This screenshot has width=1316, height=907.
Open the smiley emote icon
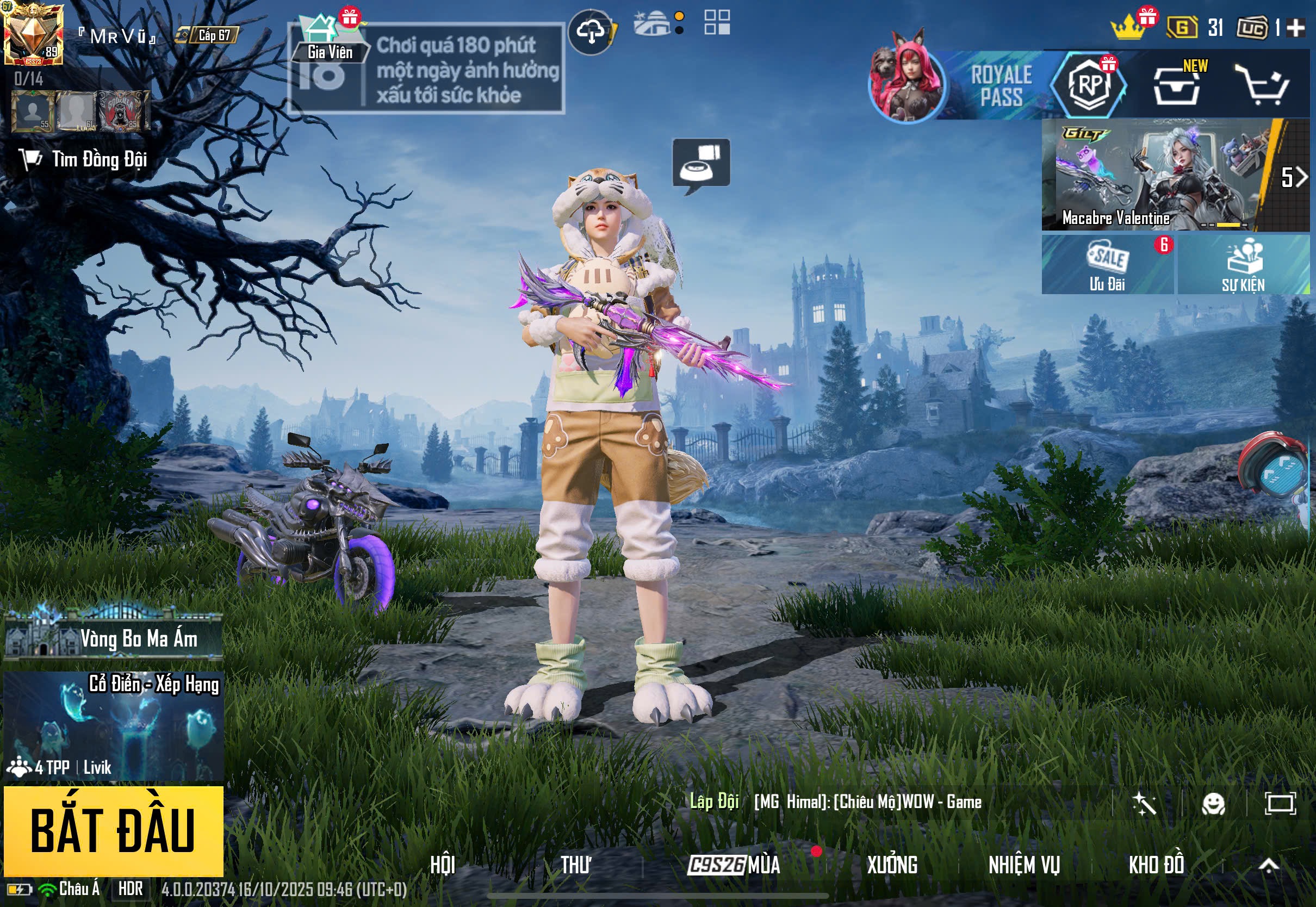(1213, 804)
